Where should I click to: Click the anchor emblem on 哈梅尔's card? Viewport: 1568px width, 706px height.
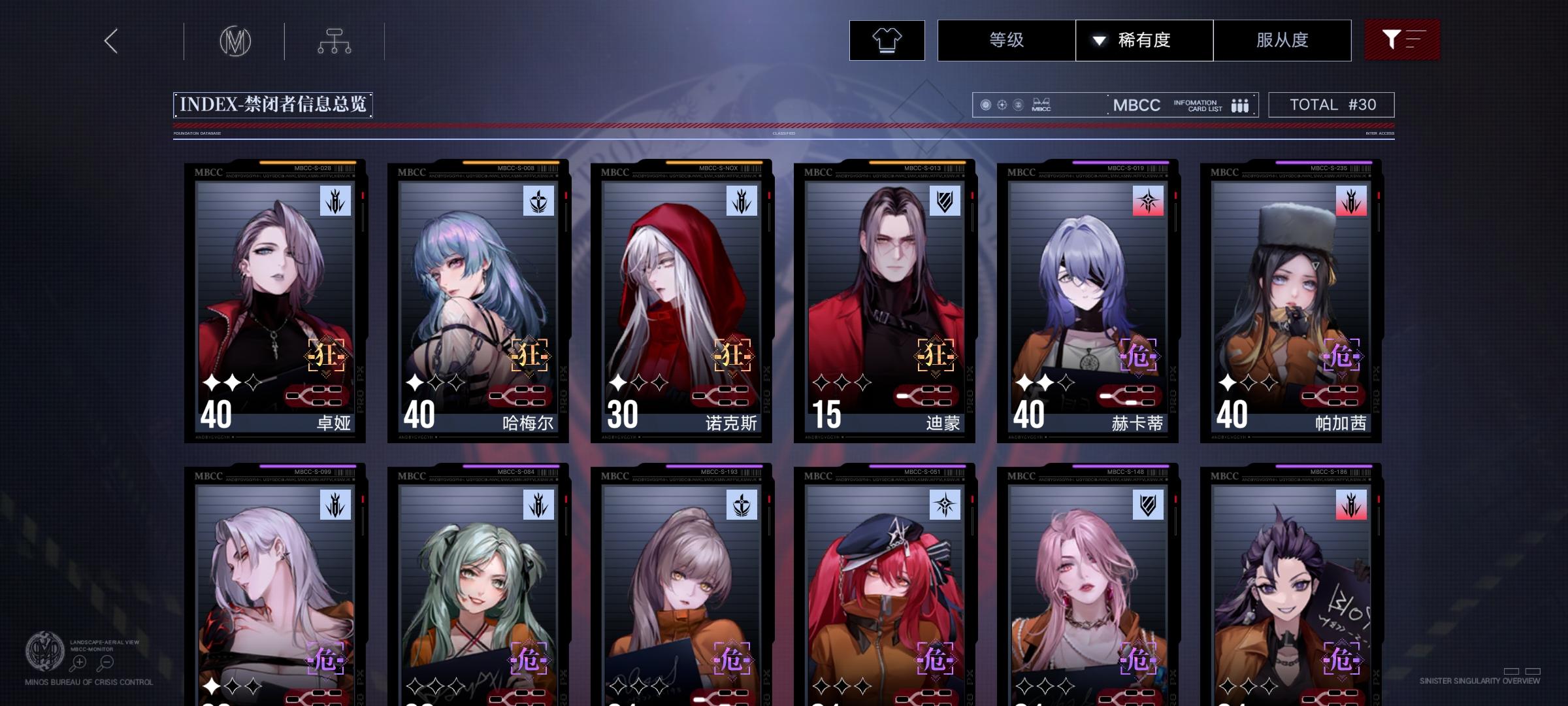(538, 202)
